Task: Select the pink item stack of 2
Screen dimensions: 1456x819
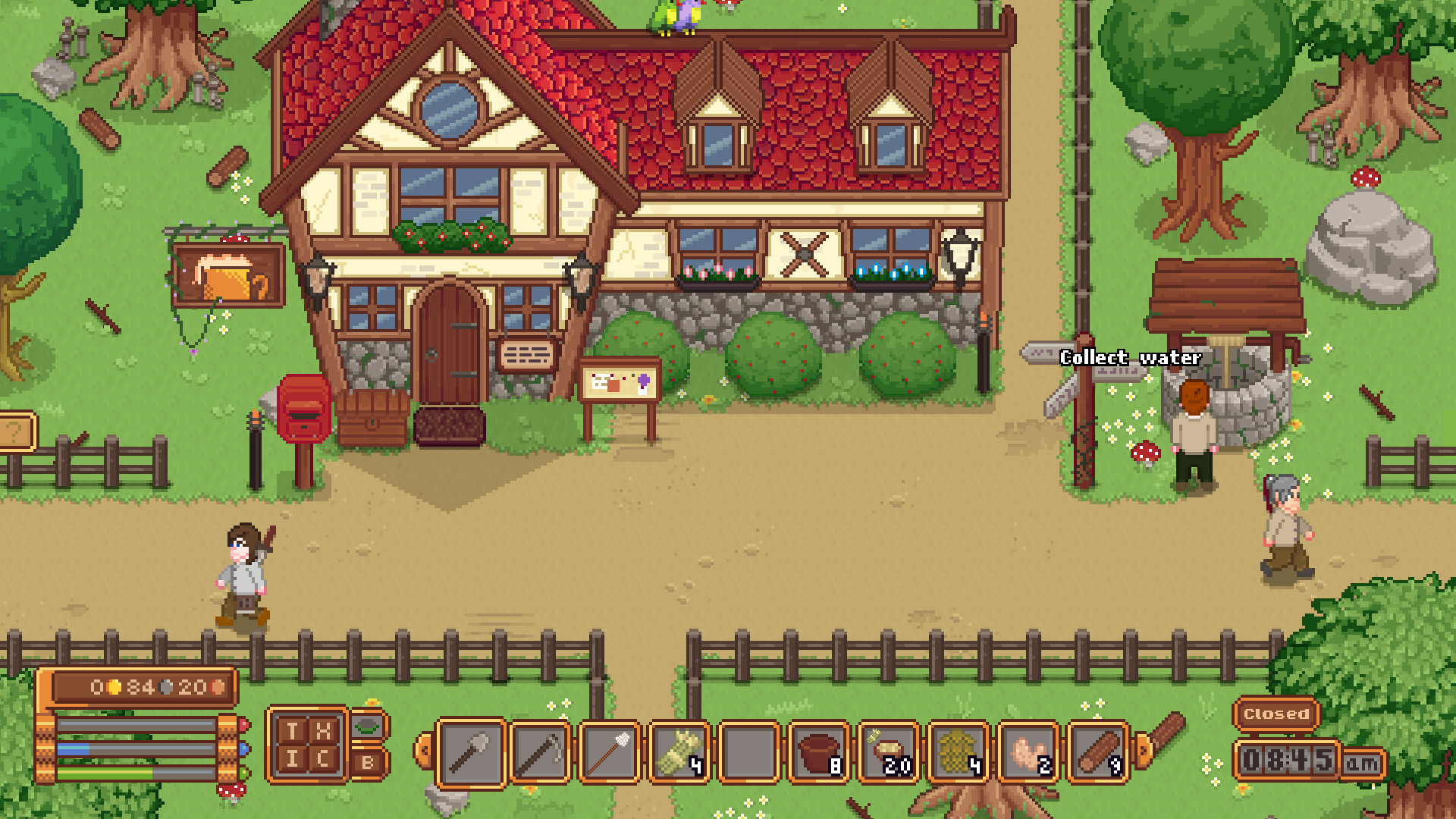Action: (1028, 753)
